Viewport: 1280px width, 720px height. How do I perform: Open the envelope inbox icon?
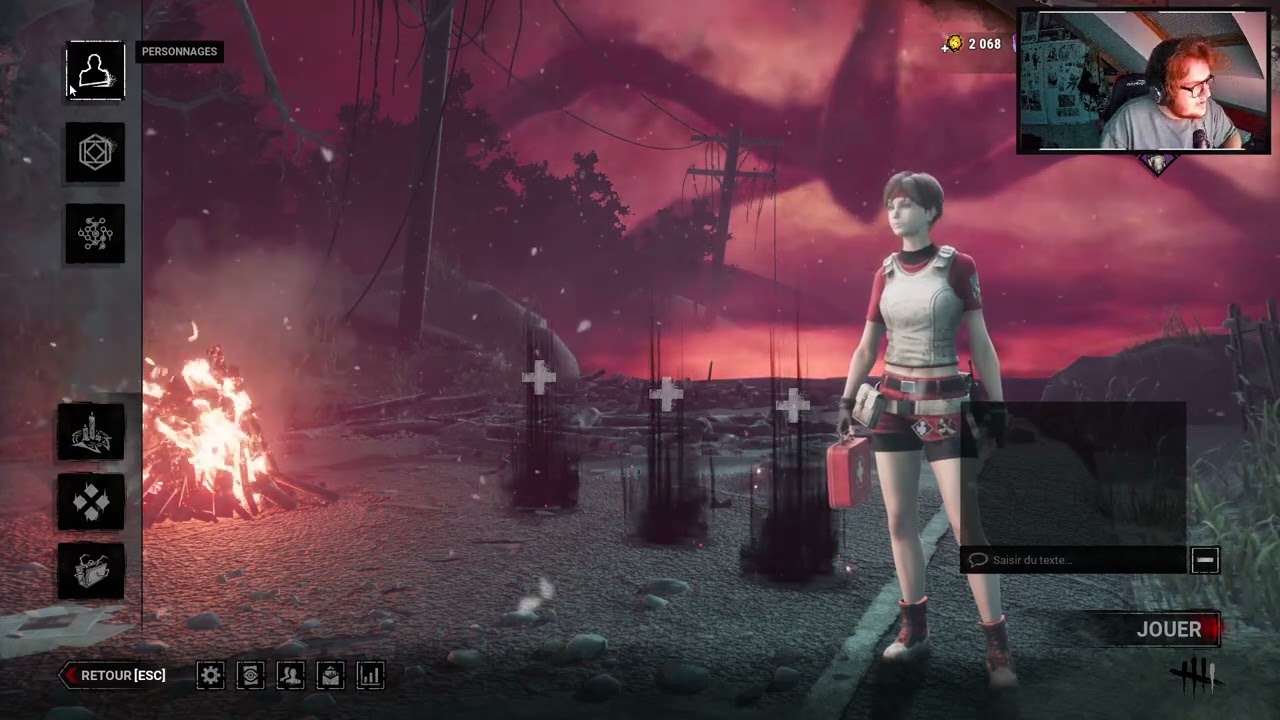(330, 675)
